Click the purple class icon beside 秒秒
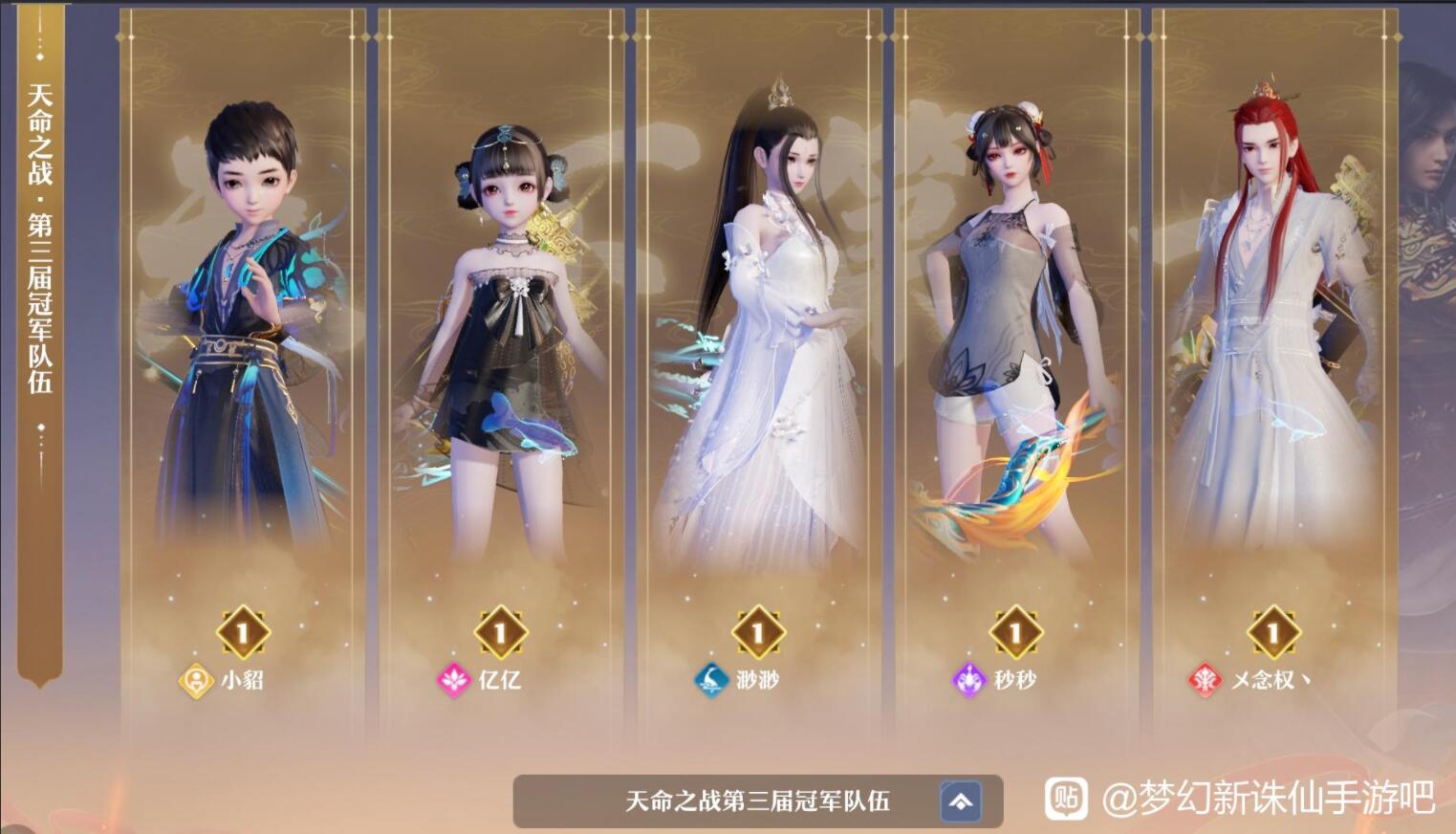 click(x=969, y=681)
